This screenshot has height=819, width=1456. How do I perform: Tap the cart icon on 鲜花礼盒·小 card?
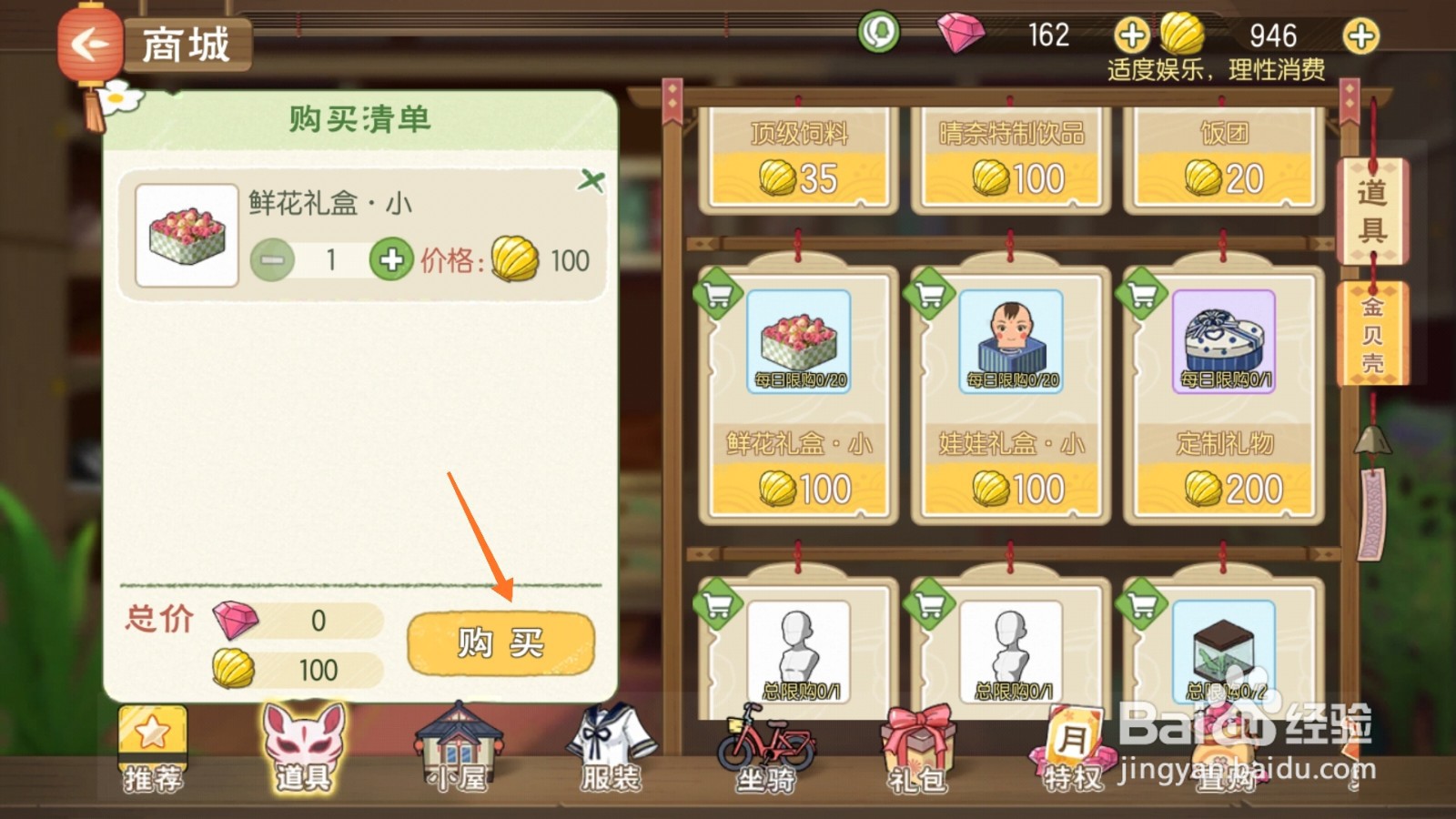[718, 293]
